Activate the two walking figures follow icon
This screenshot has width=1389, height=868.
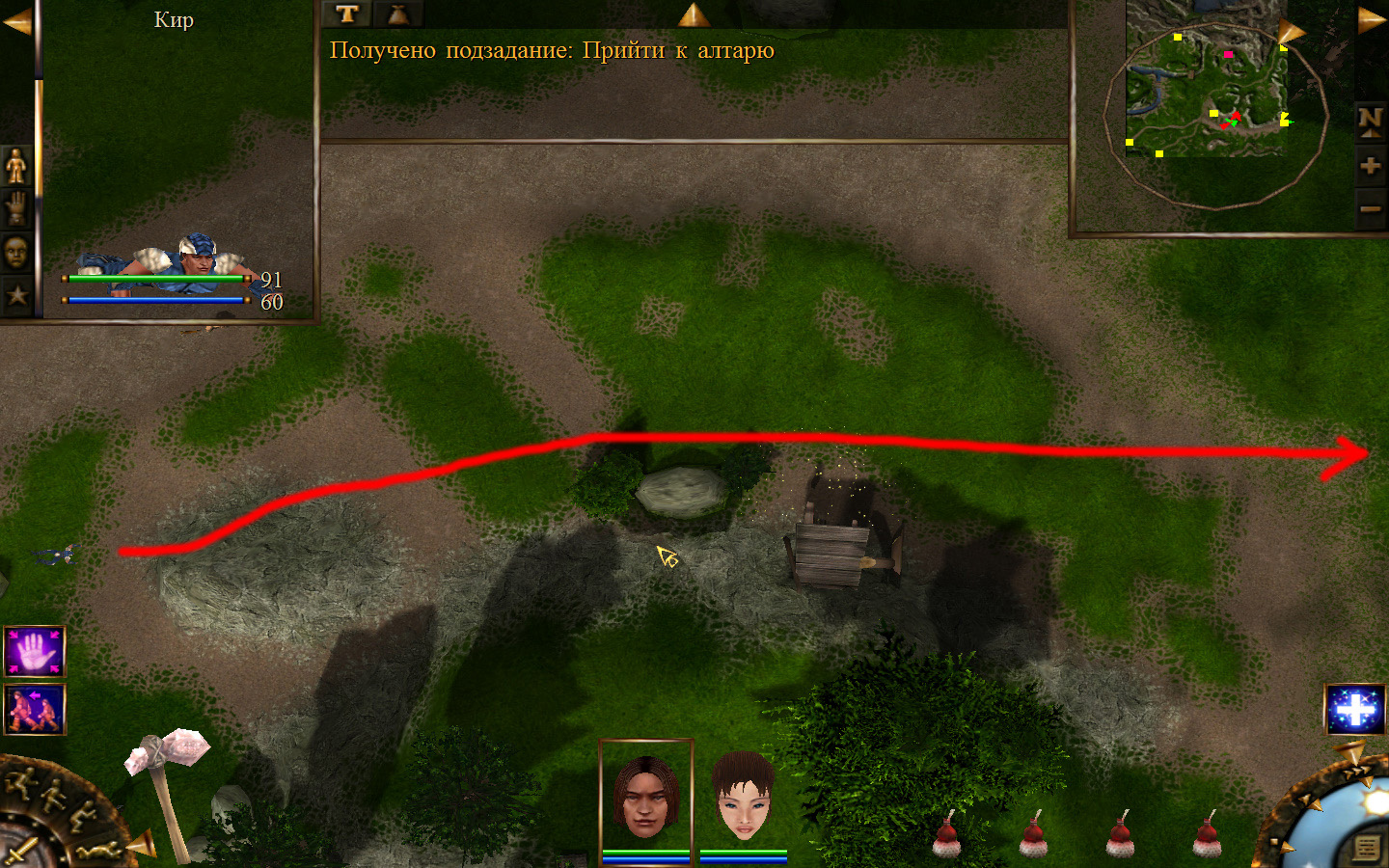coord(35,710)
